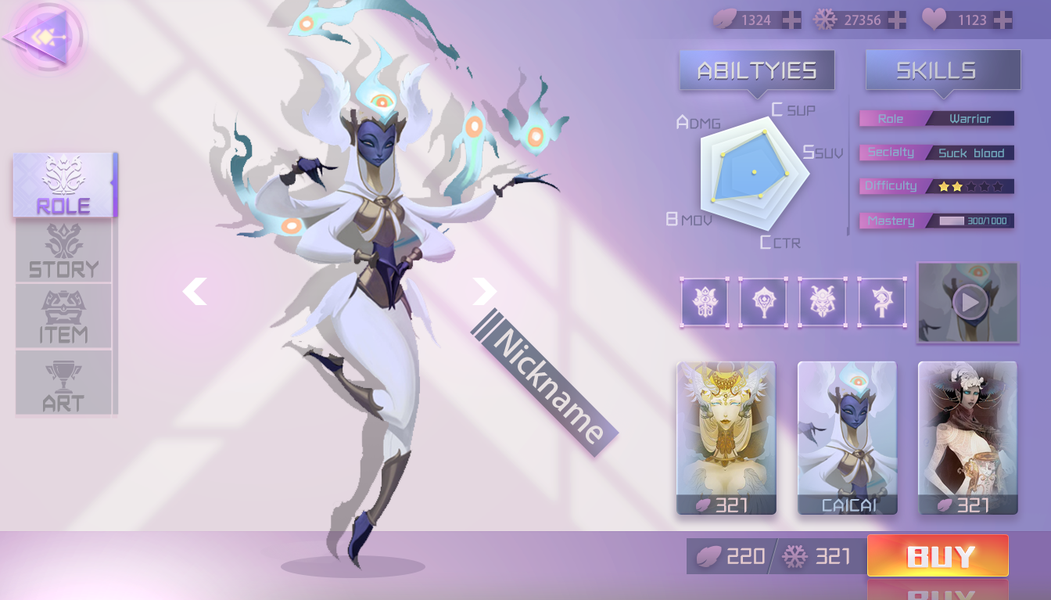Play the character preview video
The height and width of the screenshot is (600, 1051).
pos(968,302)
